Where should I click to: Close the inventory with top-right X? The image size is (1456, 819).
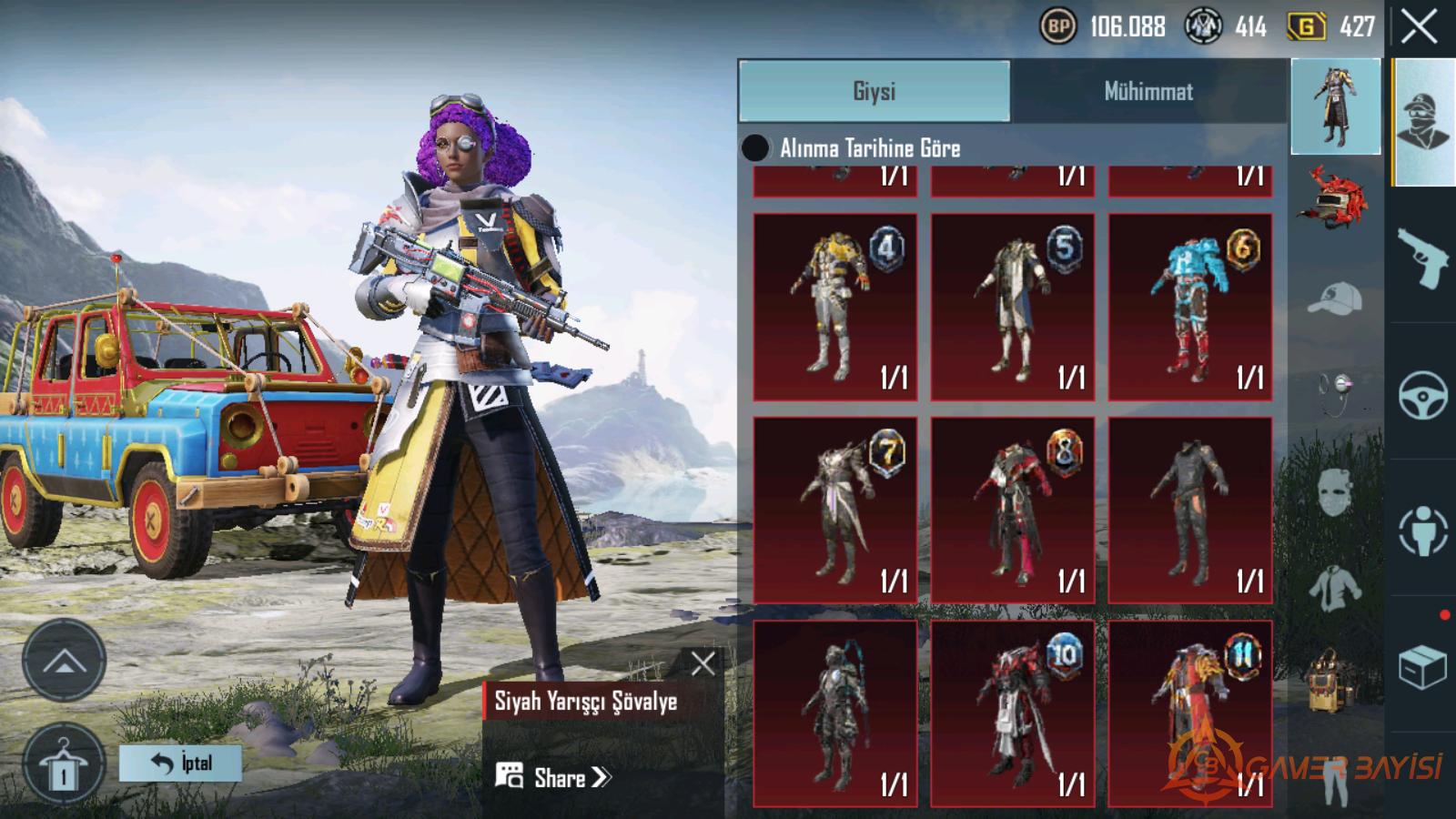pos(1420,27)
